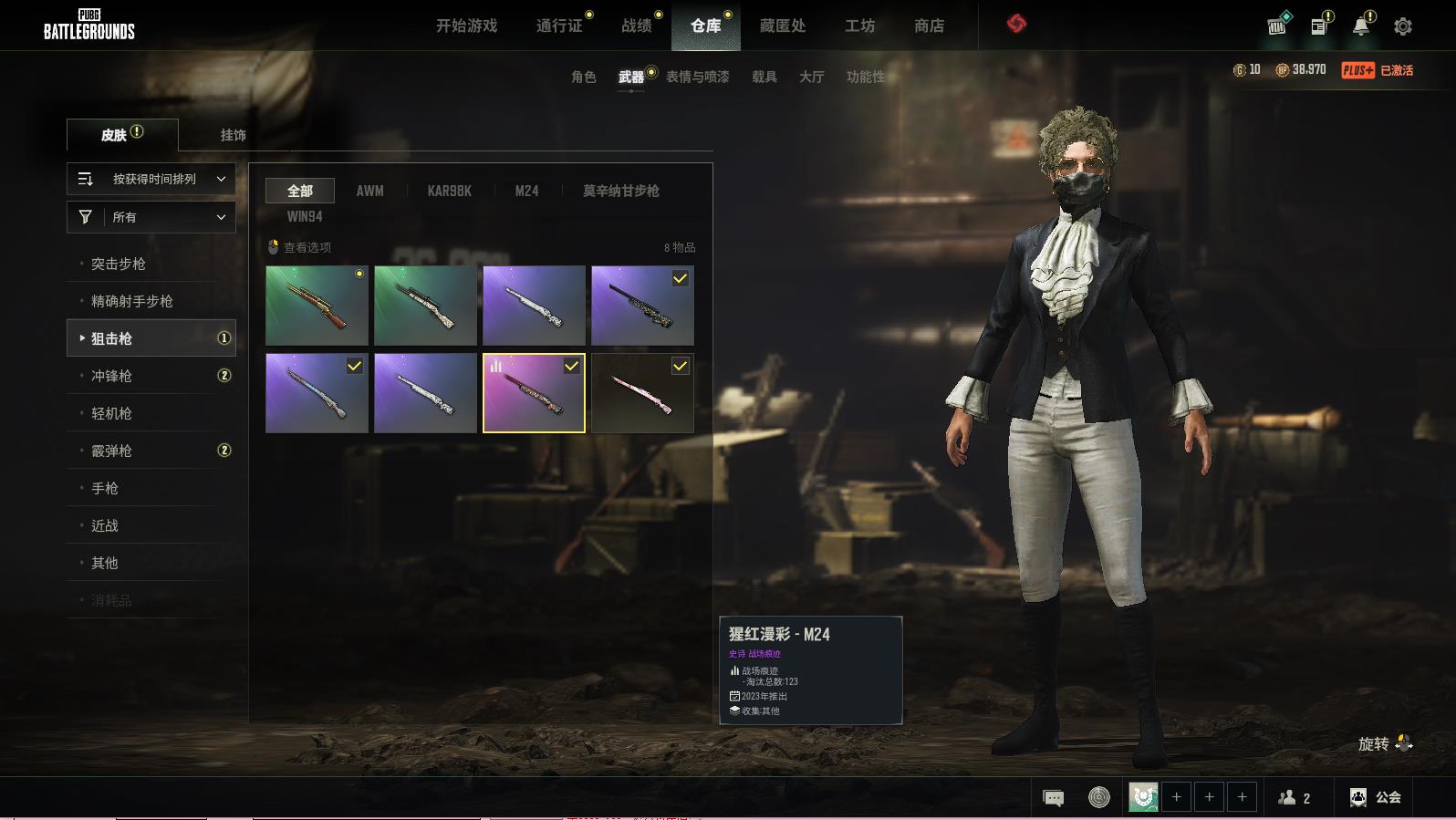Screen dimensions: 1456x820
Task: Open the 按获得时间排列 sort dropdown
Action: point(151,179)
